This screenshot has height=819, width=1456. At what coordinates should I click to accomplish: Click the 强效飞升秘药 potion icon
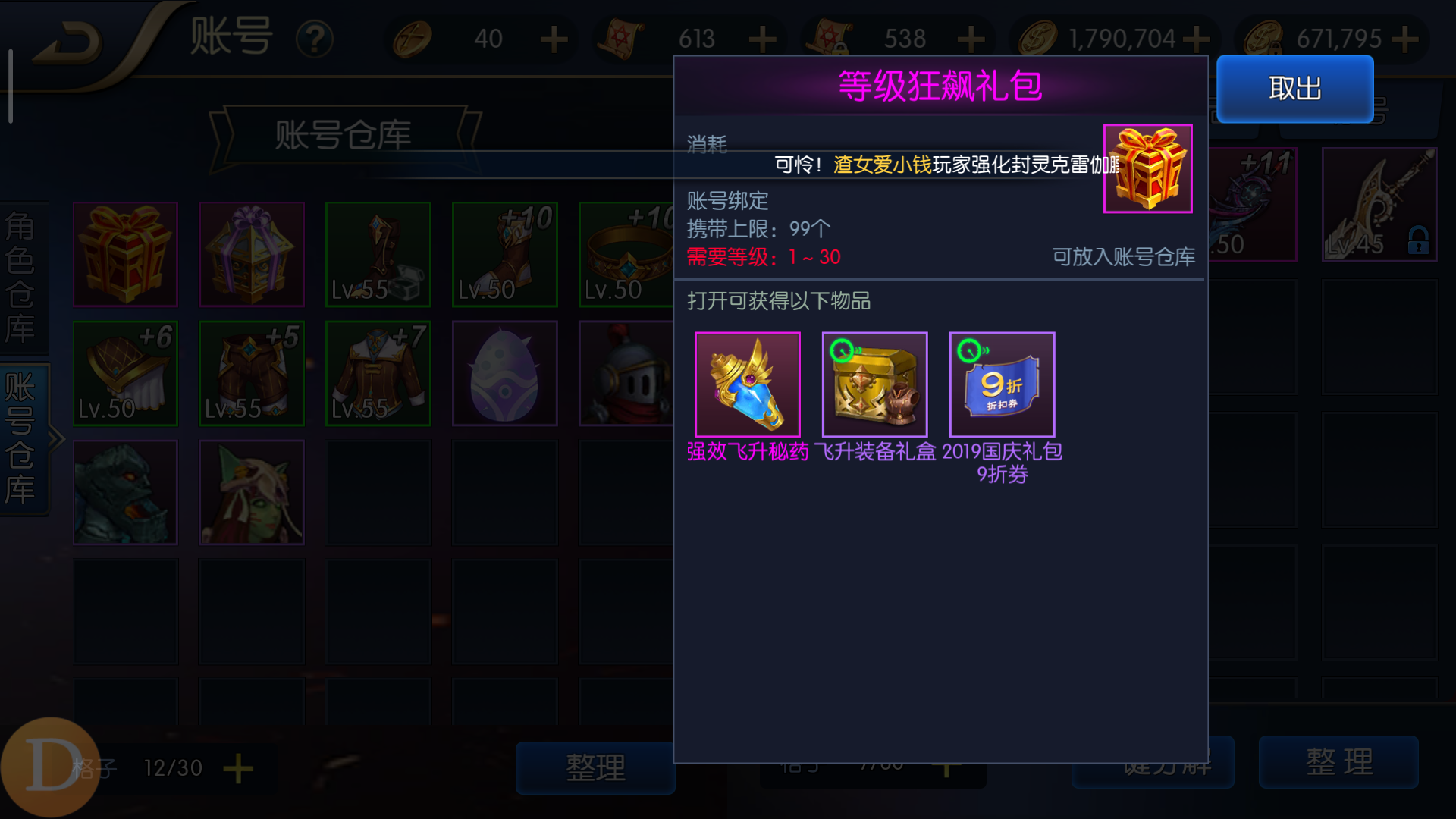(x=747, y=383)
